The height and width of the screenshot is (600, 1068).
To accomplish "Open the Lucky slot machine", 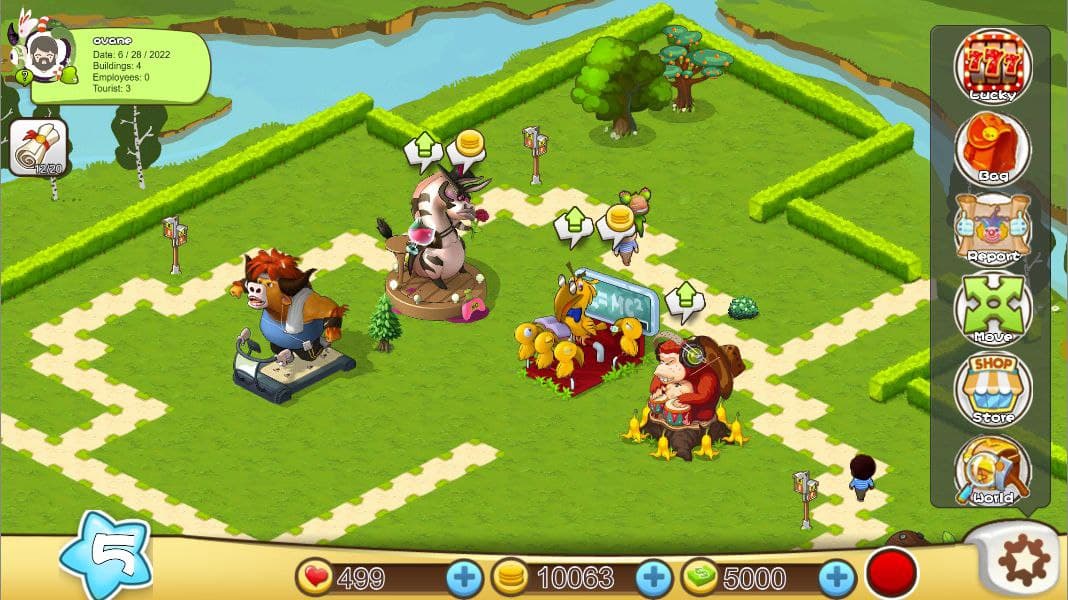I will (x=991, y=65).
